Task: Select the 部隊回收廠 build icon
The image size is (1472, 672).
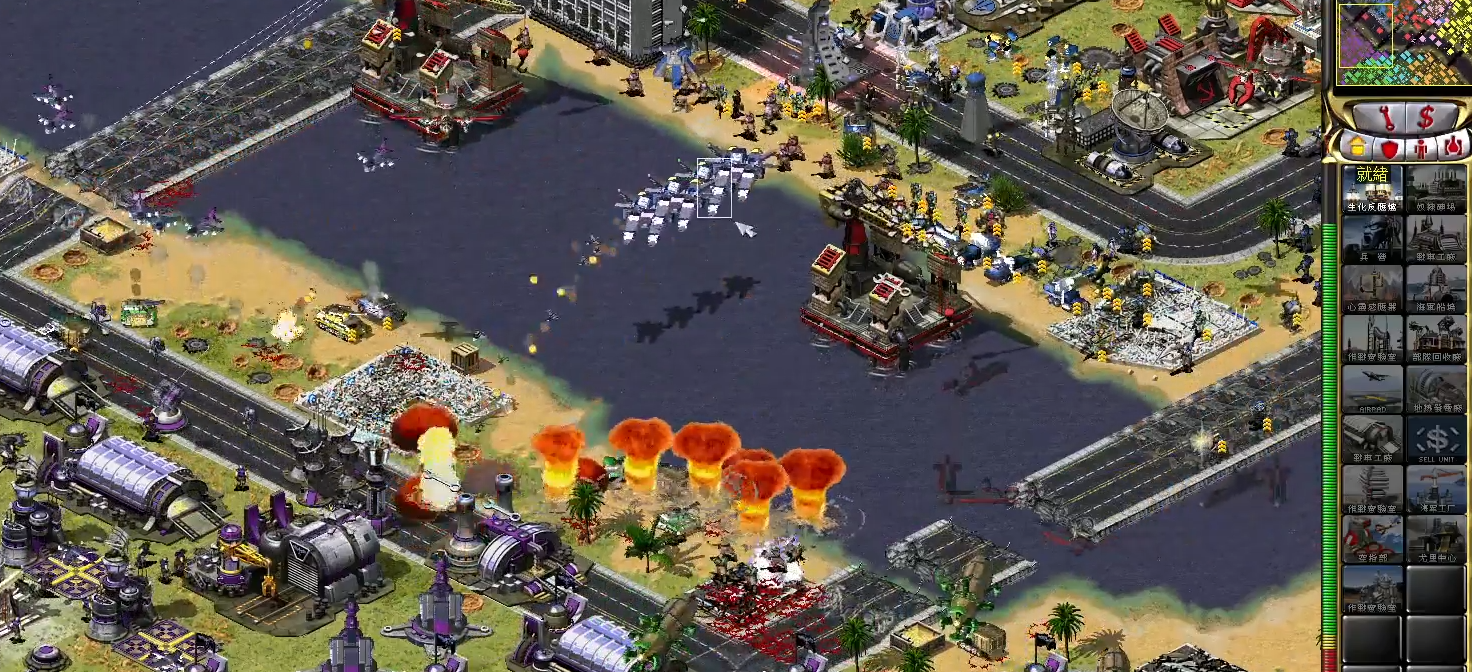Action: click(1436, 339)
